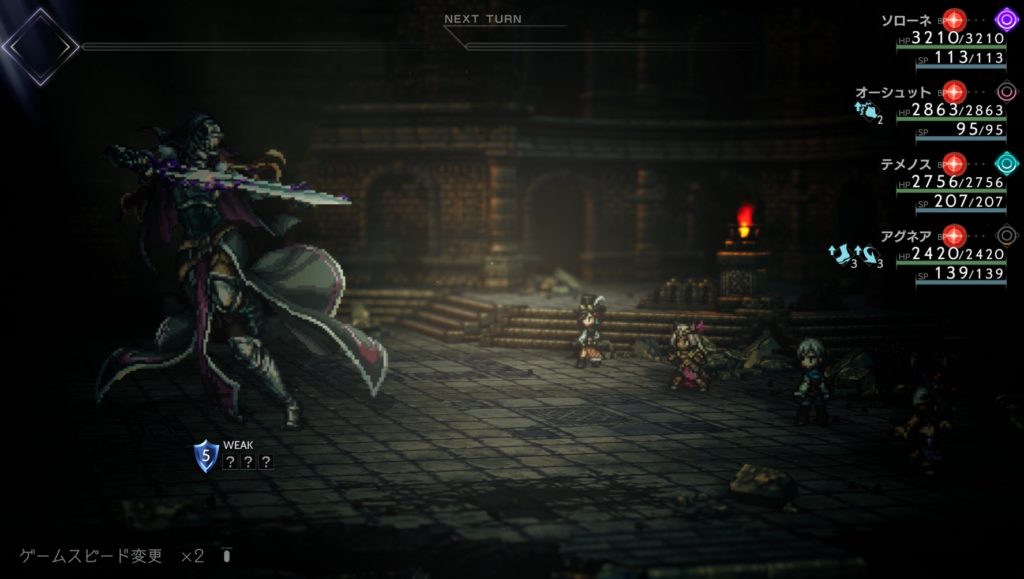Viewport: 1024px width, 579px height.
Task: Click テメノス's teal latent power icon
Action: coord(1007,163)
